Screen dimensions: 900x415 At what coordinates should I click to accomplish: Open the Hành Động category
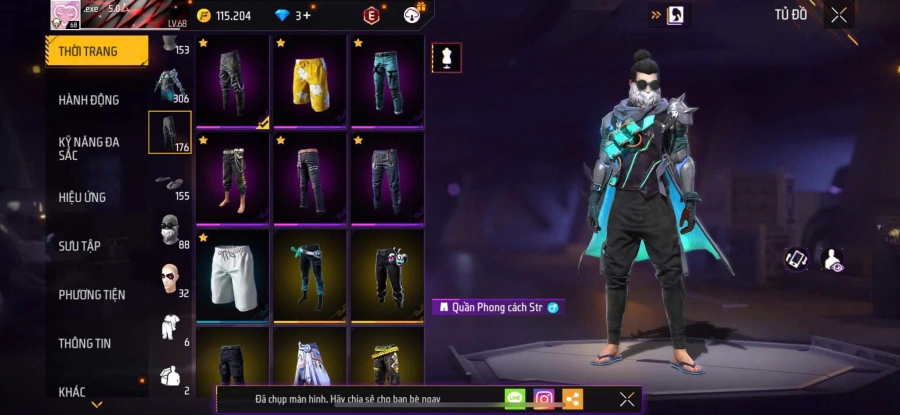click(x=89, y=100)
